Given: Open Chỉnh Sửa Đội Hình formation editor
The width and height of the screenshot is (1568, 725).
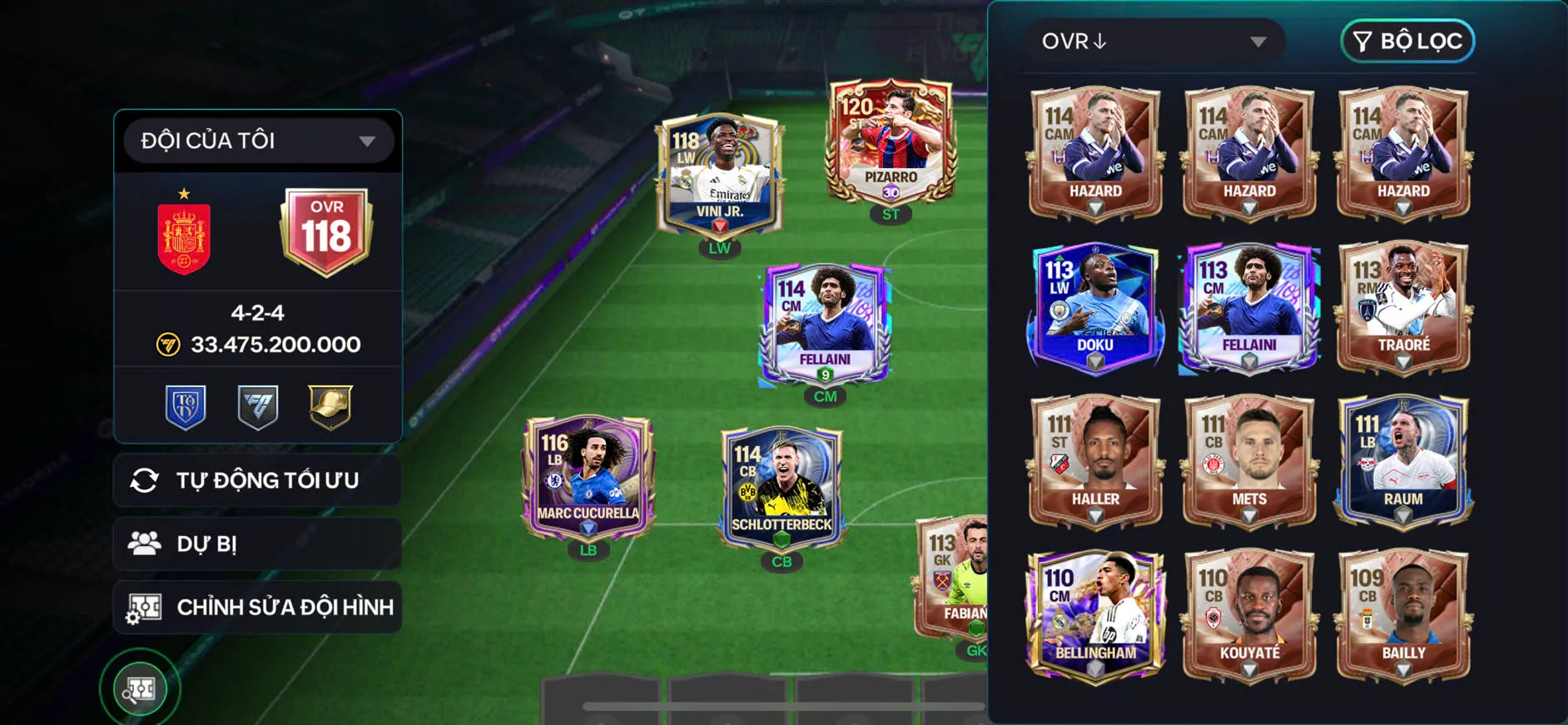Looking at the screenshot, I should click(258, 607).
